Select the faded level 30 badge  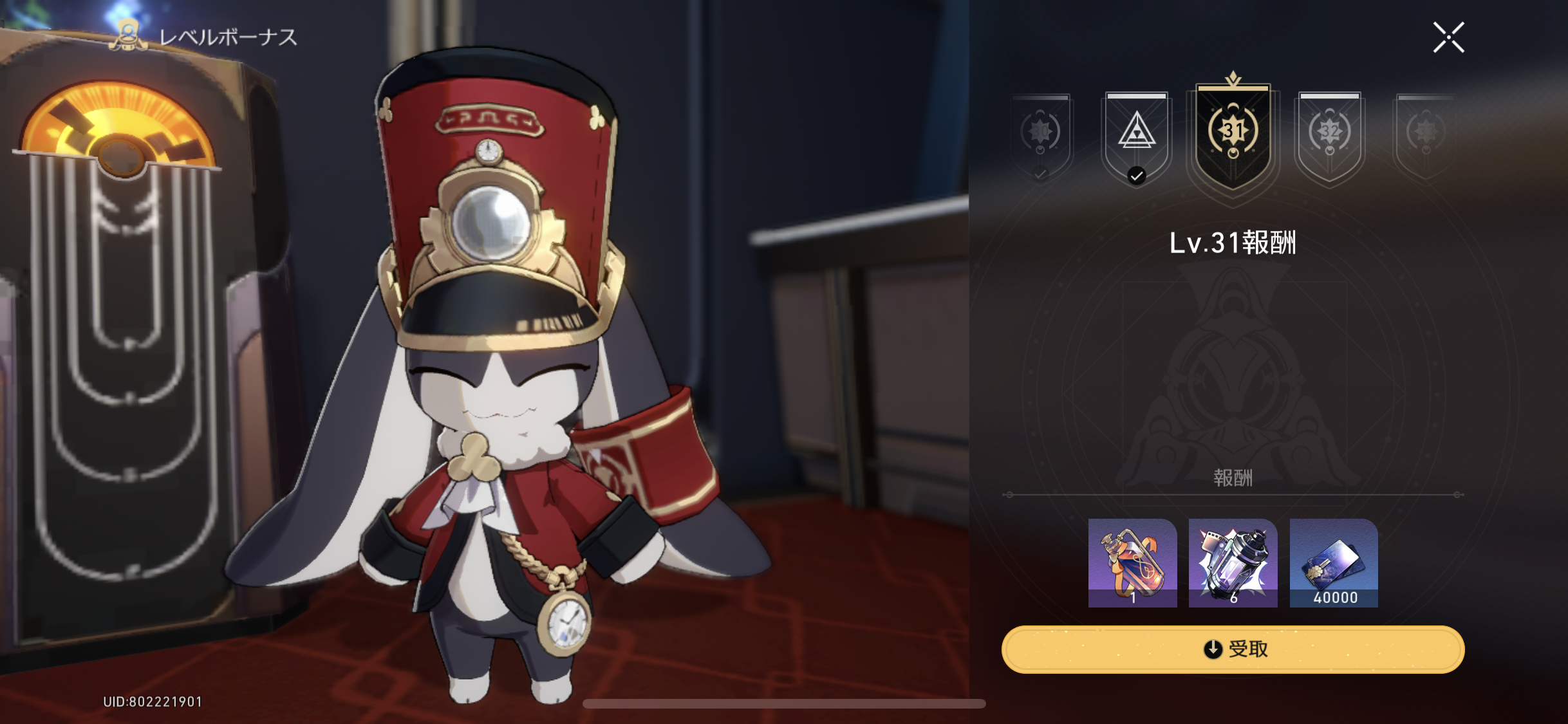1040,135
